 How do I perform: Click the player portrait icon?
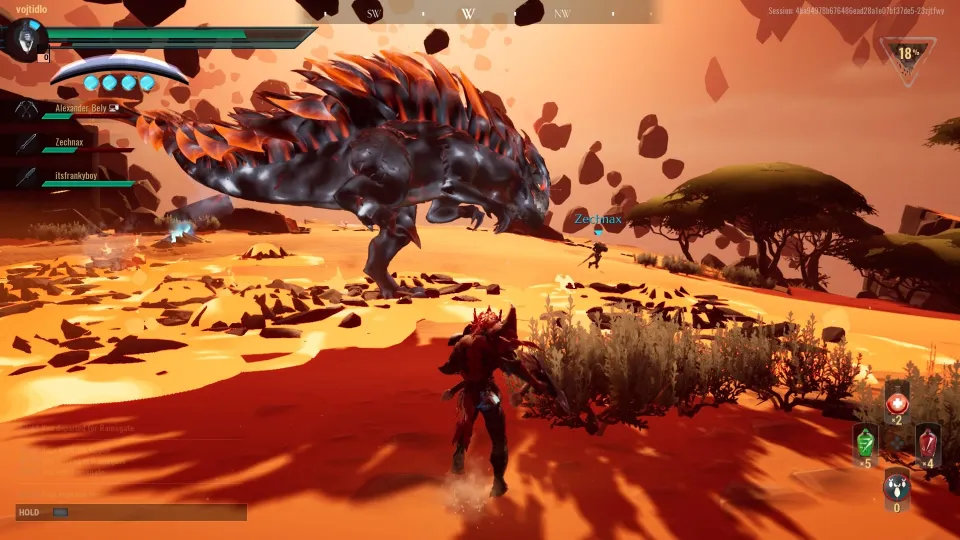click(24, 40)
